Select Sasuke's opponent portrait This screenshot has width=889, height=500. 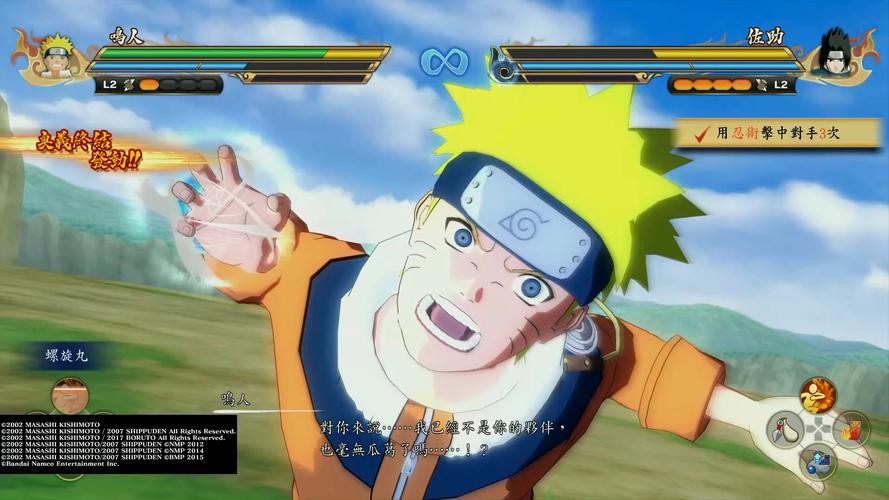[831, 56]
